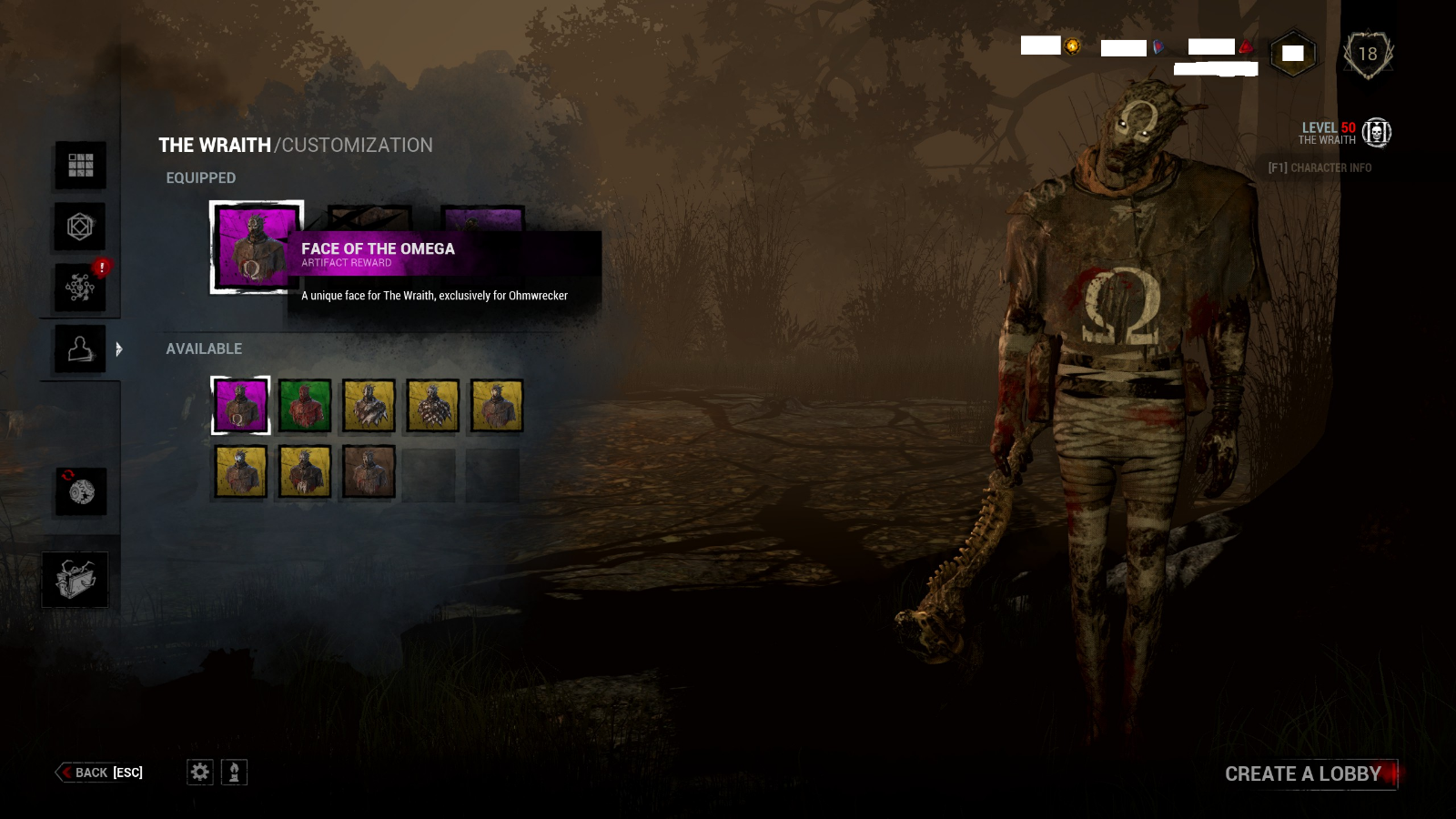The image size is (1456, 819).
Task: Expand the arrow next to the customization icon
Action: point(118,349)
